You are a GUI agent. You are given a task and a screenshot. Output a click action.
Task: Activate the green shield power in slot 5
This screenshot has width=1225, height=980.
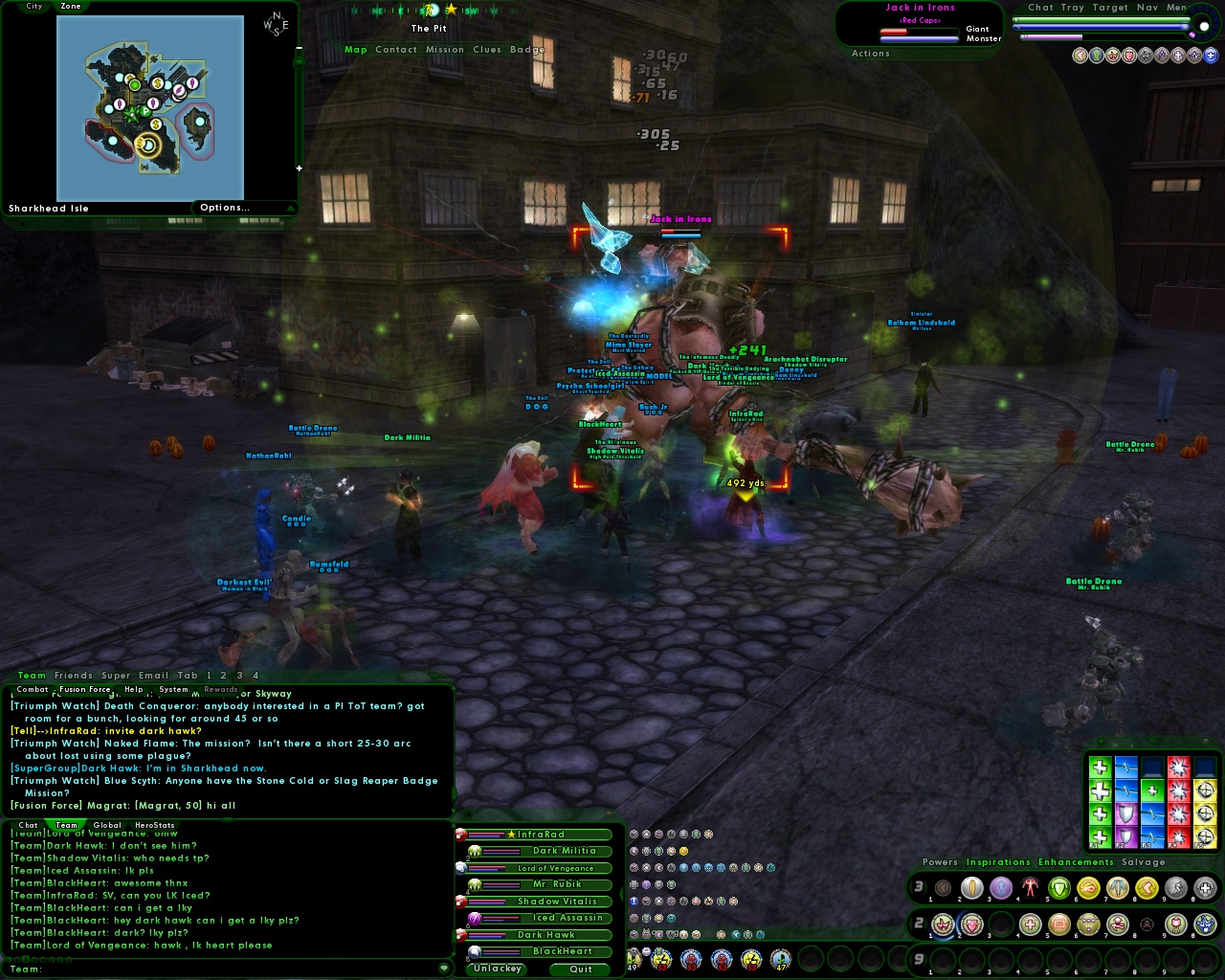pos(1059,888)
